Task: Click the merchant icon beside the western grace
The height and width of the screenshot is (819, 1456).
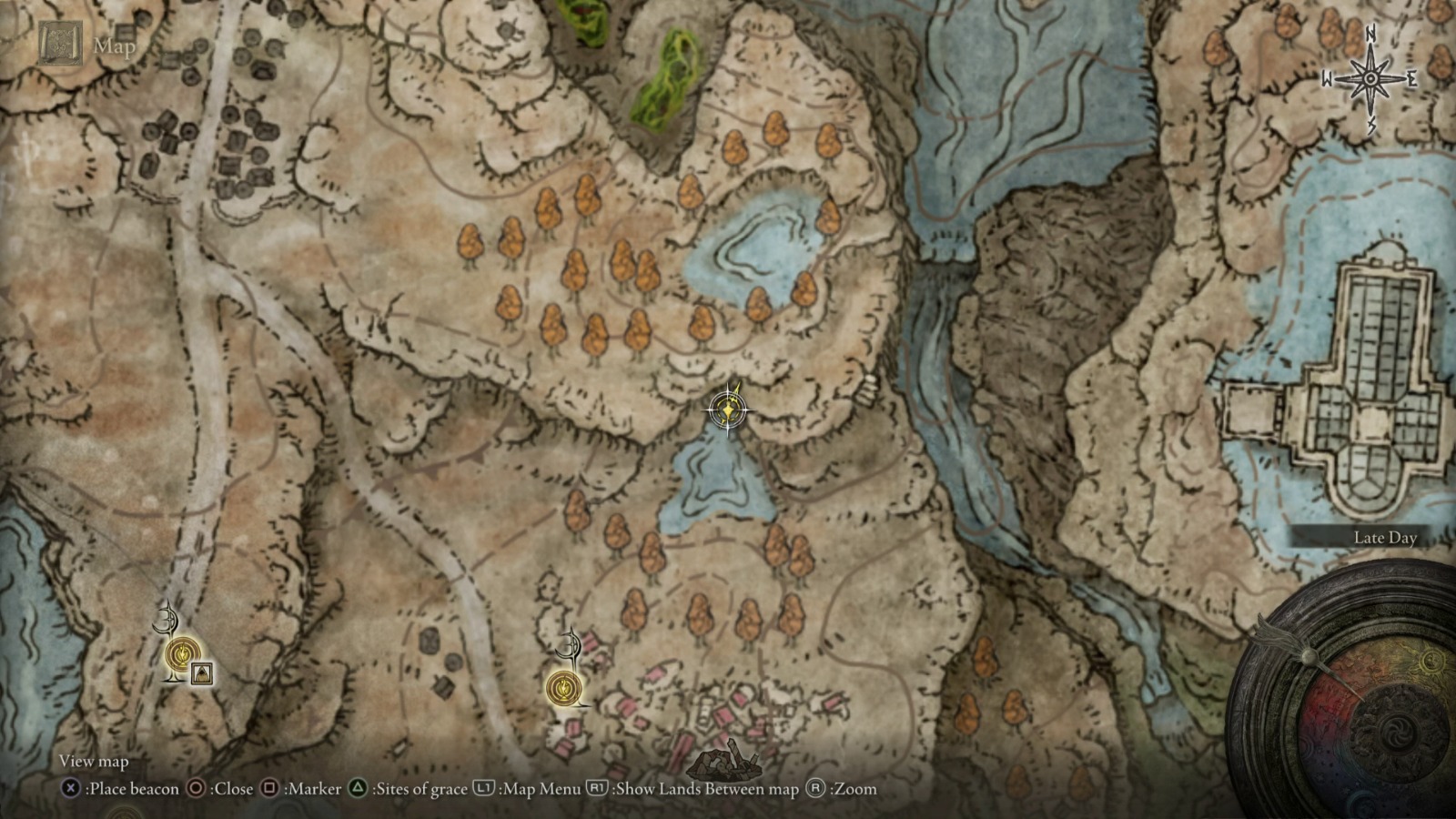Action: click(x=202, y=674)
